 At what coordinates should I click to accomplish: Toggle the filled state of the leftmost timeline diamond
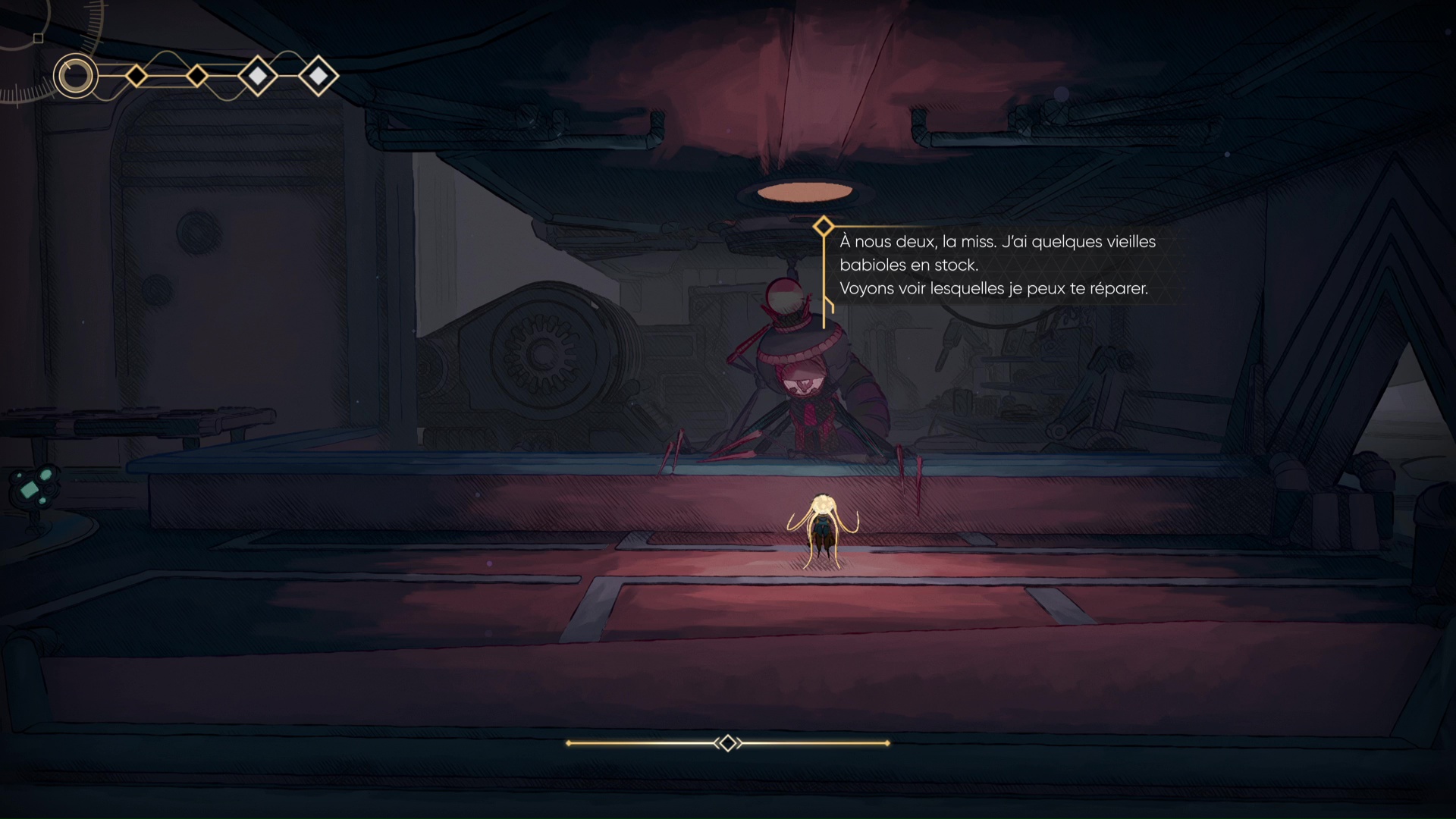click(x=136, y=76)
